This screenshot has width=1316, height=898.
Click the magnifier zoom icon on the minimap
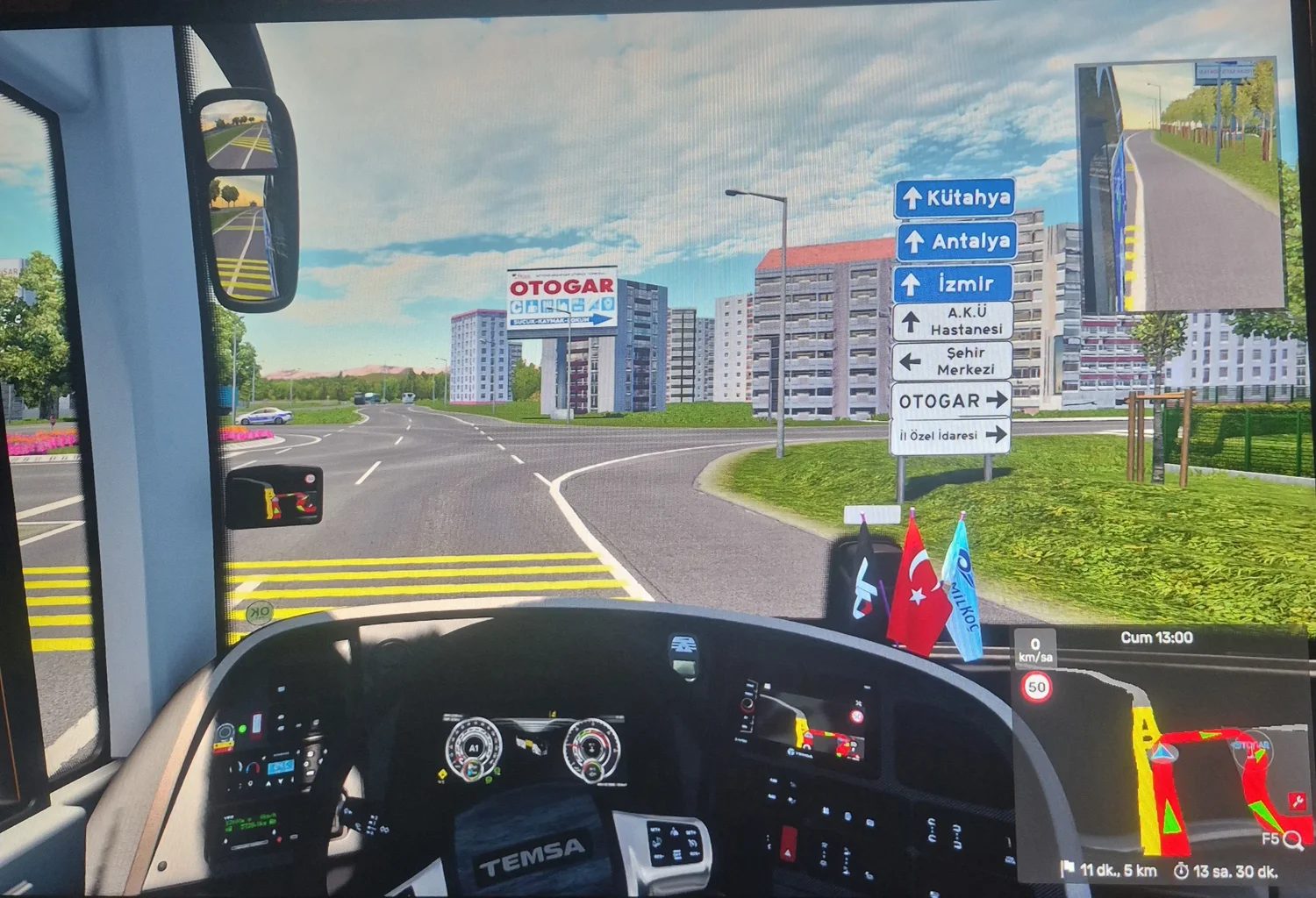(x=1292, y=841)
